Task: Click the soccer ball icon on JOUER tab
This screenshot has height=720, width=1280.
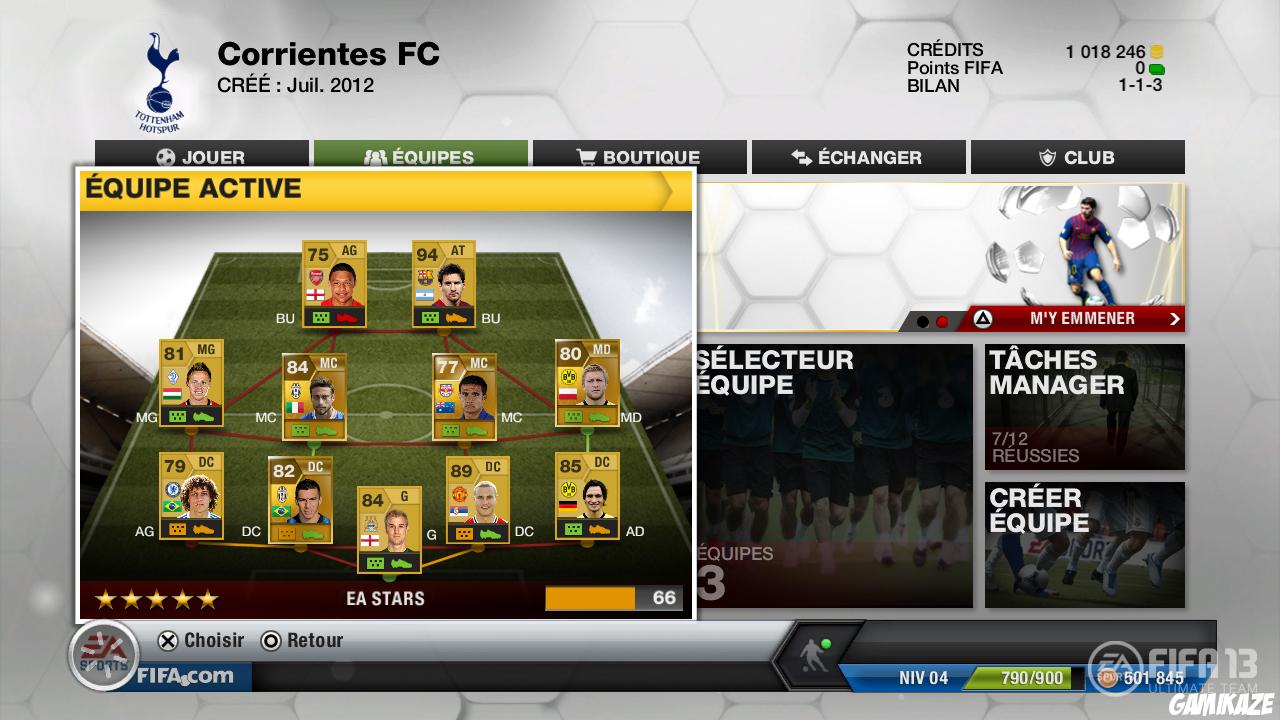Action: (x=166, y=157)
